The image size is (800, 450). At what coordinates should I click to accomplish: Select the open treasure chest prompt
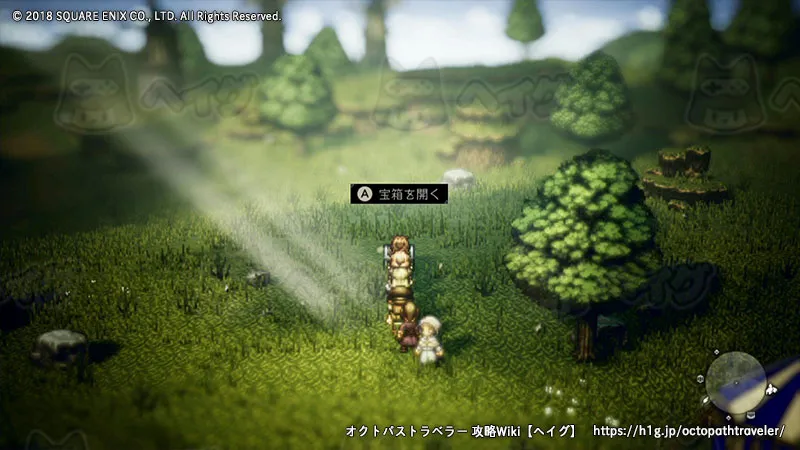(x=399, y=194)
